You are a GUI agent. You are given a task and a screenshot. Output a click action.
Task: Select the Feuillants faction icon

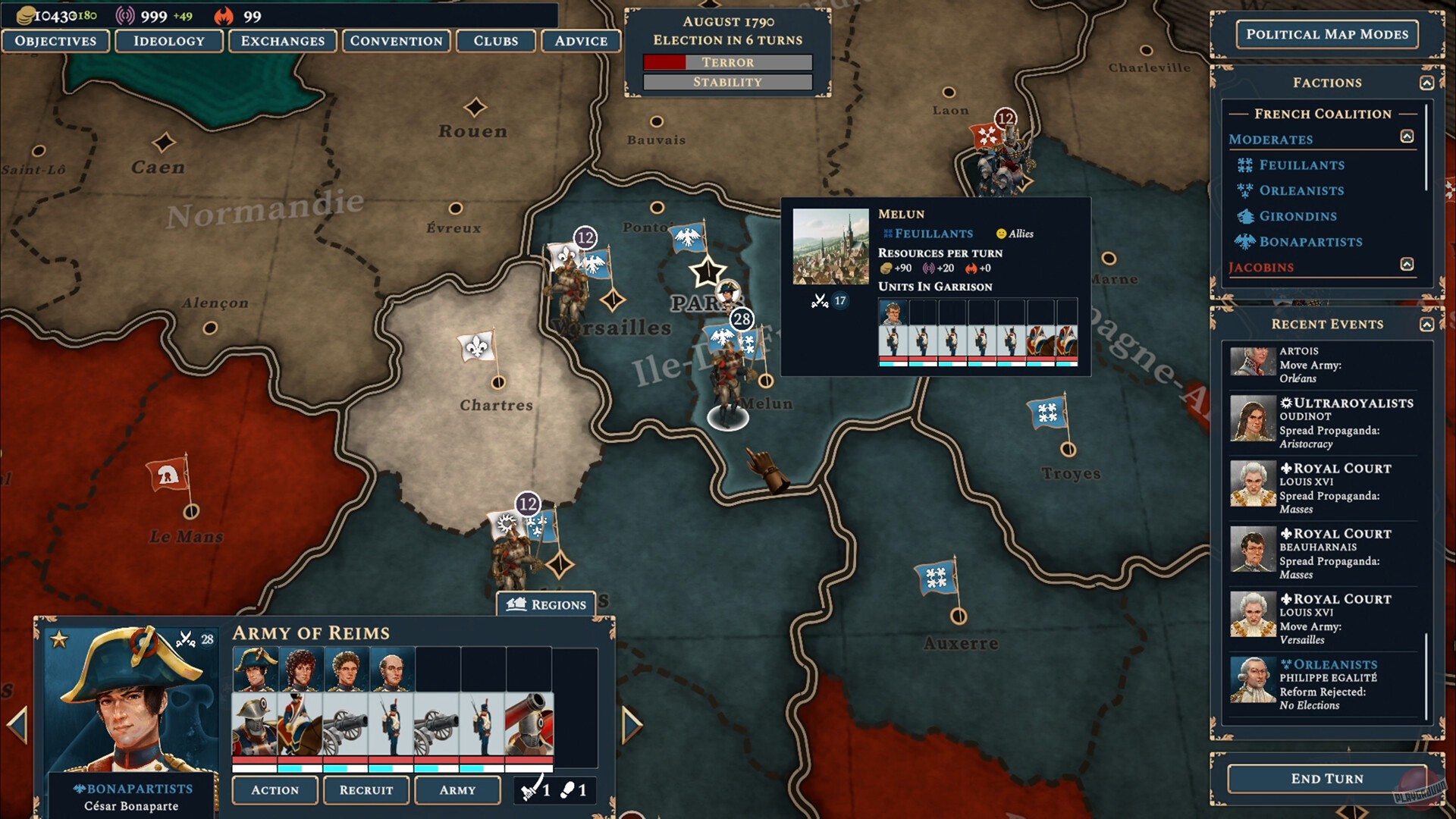pyautogui.click(x=1246, y=165)
